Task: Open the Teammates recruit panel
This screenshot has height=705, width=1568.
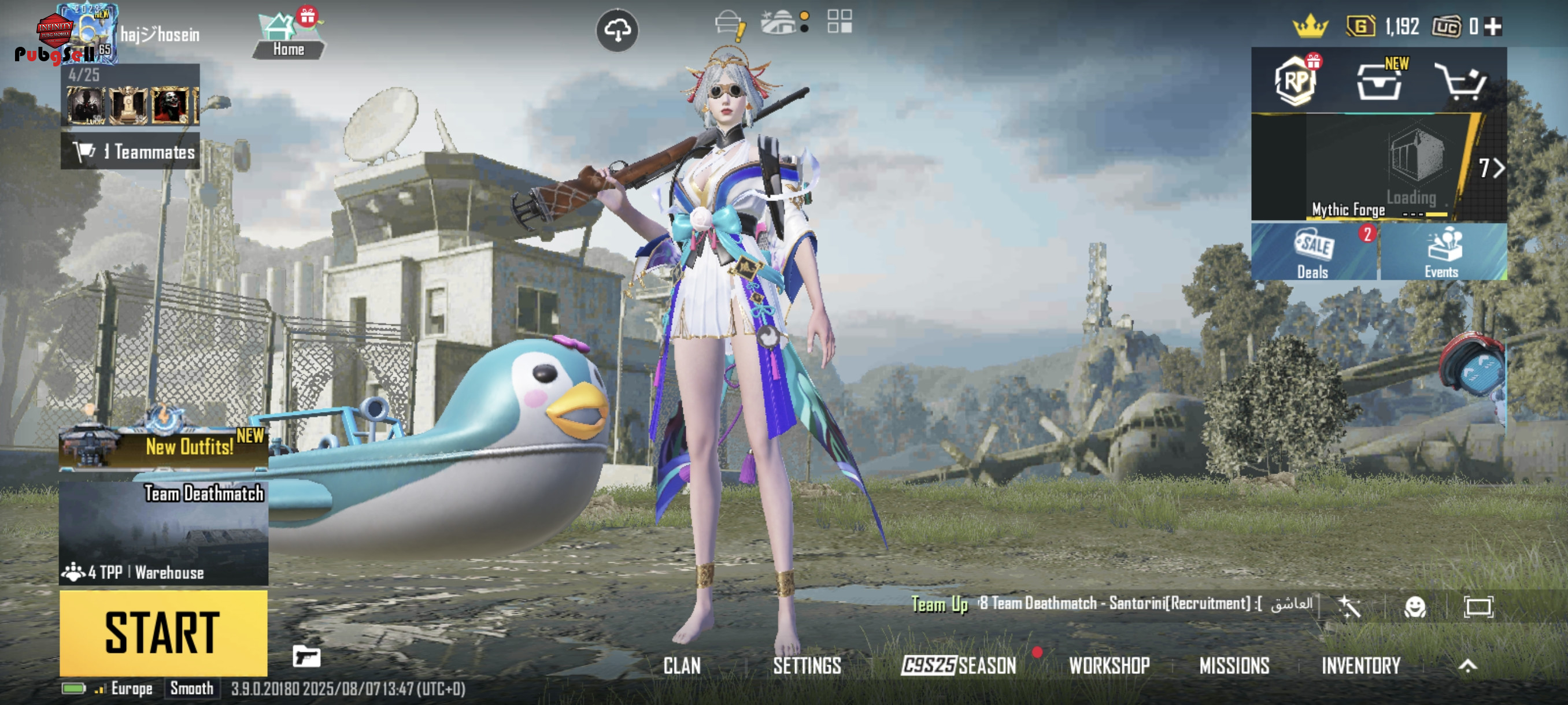Action: click(x=130, y=151)
